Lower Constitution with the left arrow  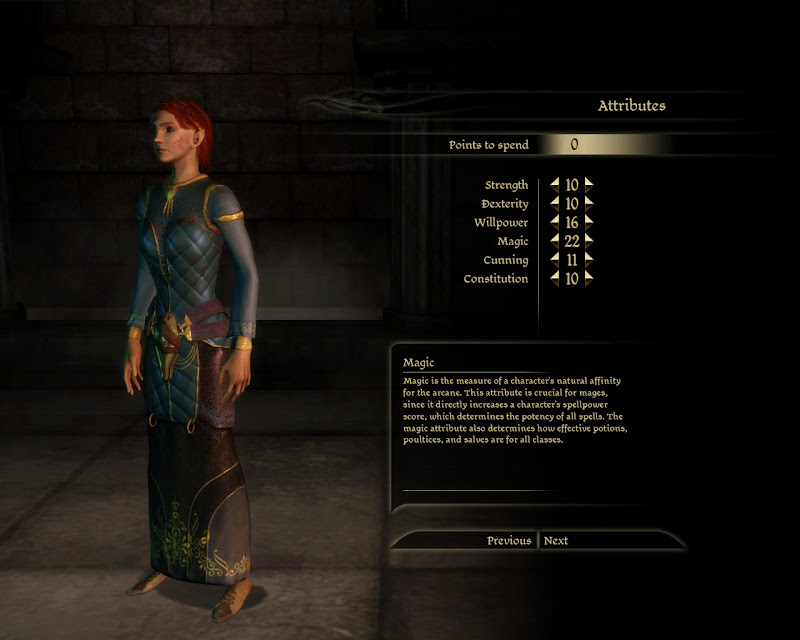coord(555,279)
